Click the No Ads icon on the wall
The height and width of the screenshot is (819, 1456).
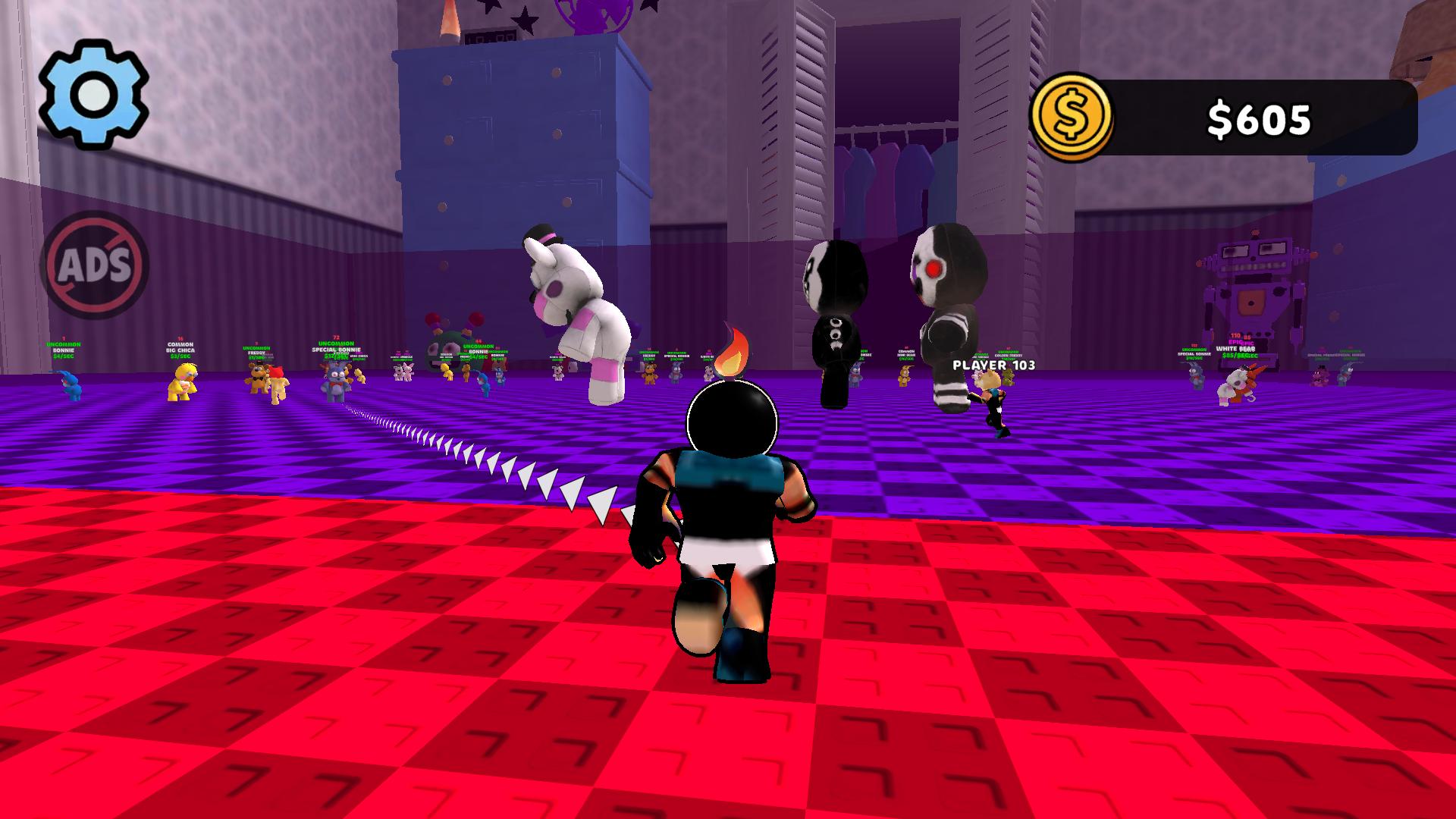click(99, 265)
